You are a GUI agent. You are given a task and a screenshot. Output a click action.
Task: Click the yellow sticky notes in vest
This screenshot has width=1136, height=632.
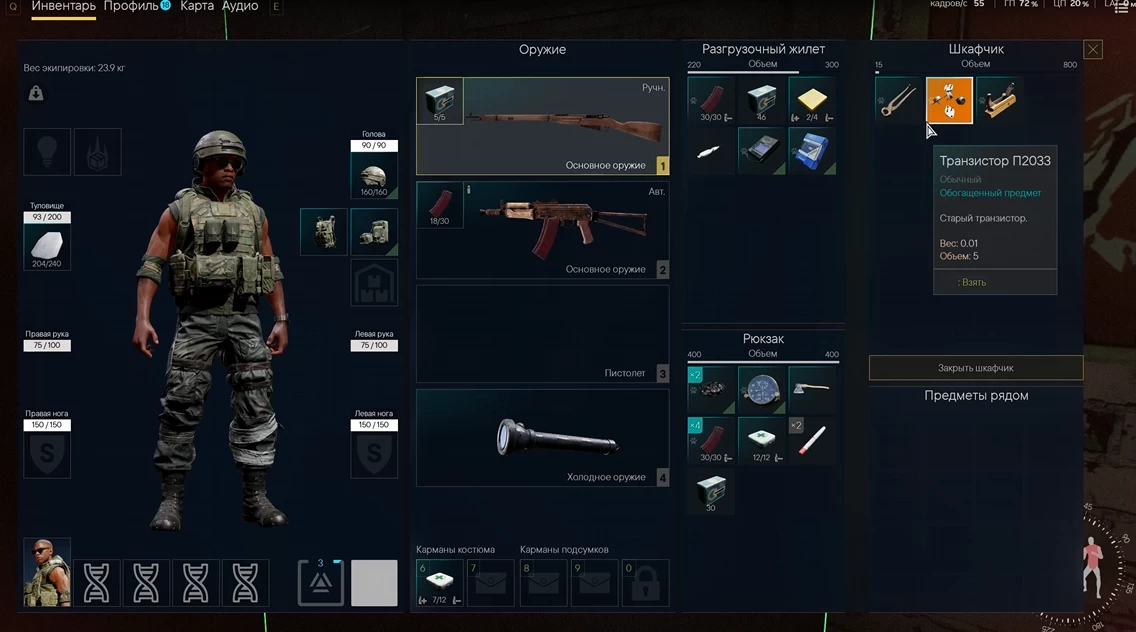[812, 100]
